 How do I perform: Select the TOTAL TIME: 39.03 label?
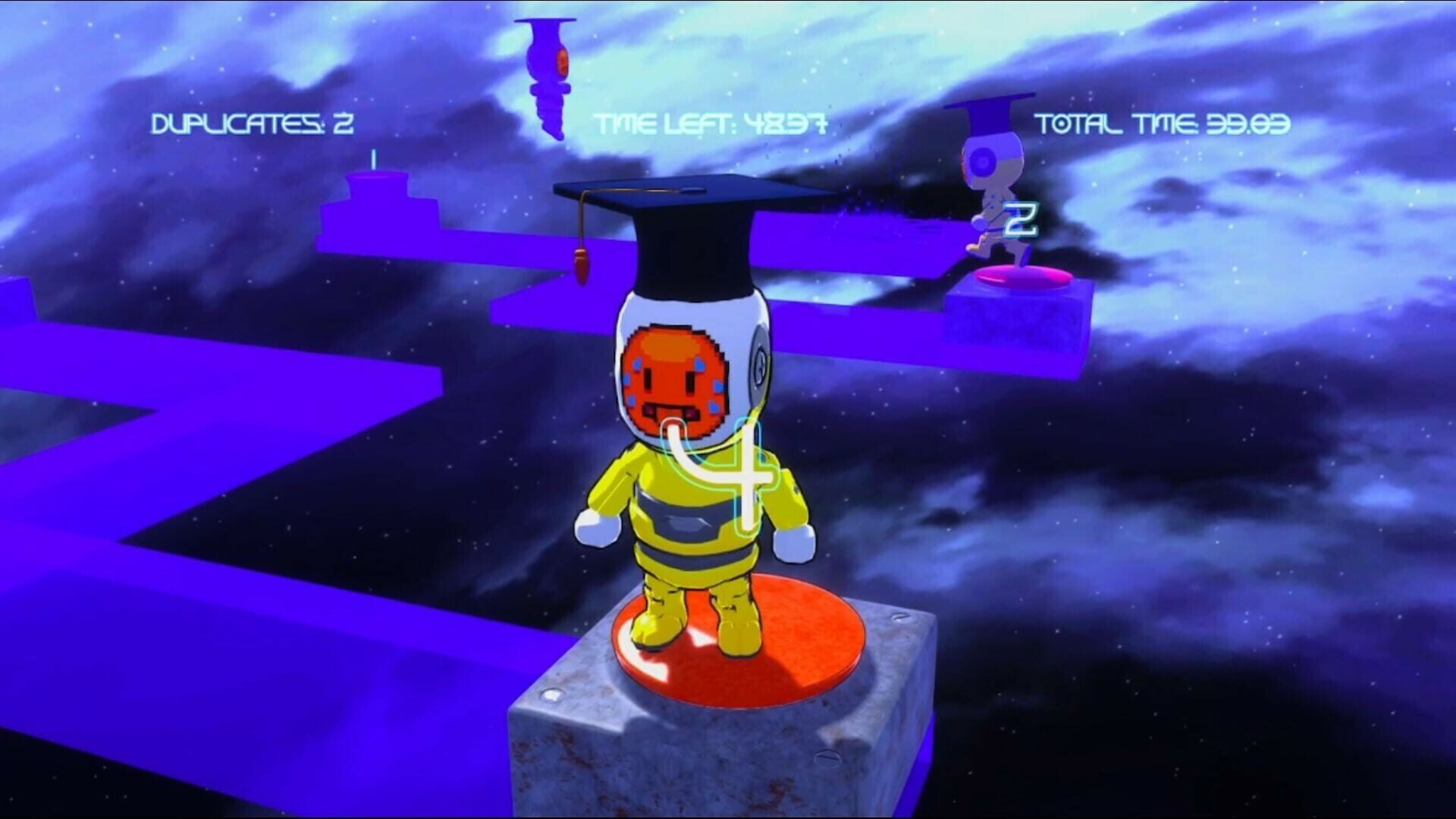coord(1168,121)
